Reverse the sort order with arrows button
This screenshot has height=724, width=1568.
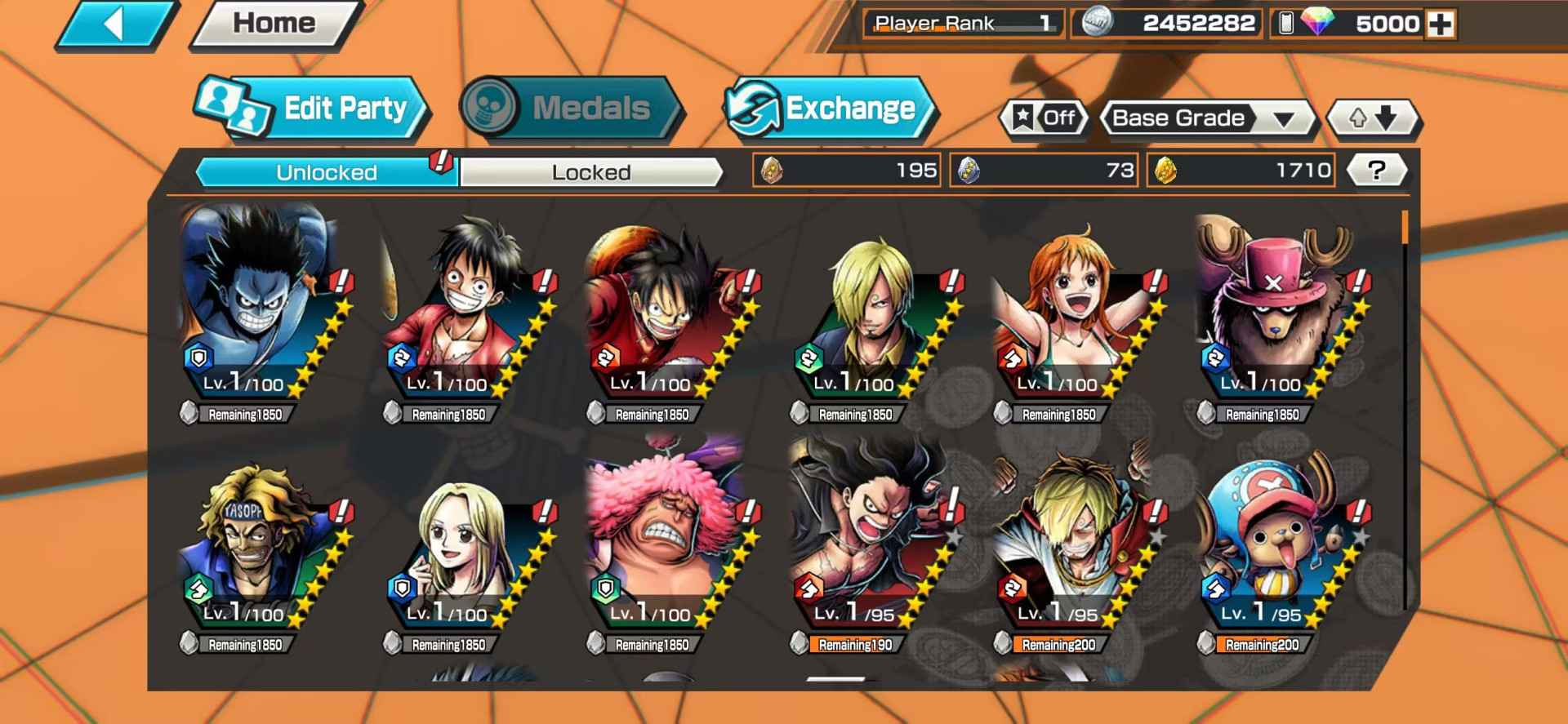point(1373,118)
